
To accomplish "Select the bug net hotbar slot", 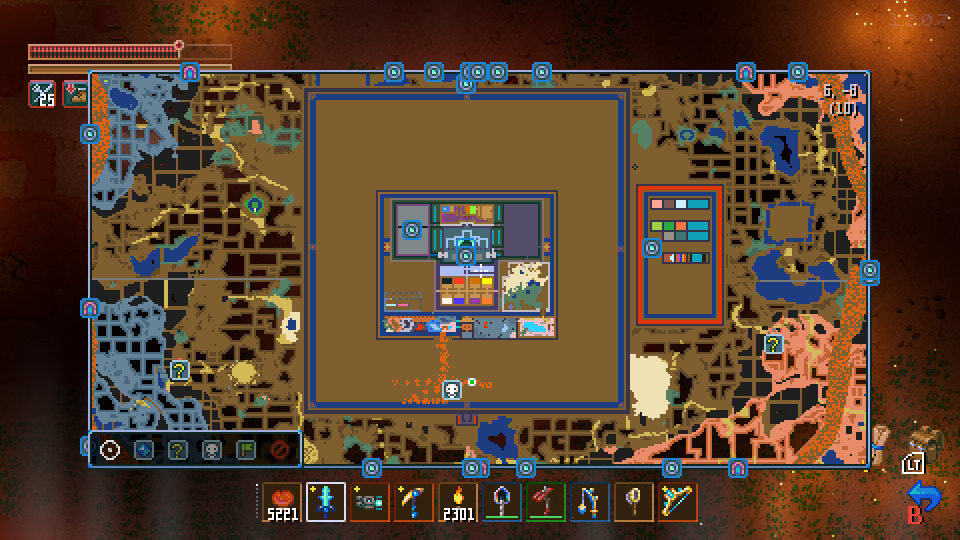I will [x=634, y=502].
